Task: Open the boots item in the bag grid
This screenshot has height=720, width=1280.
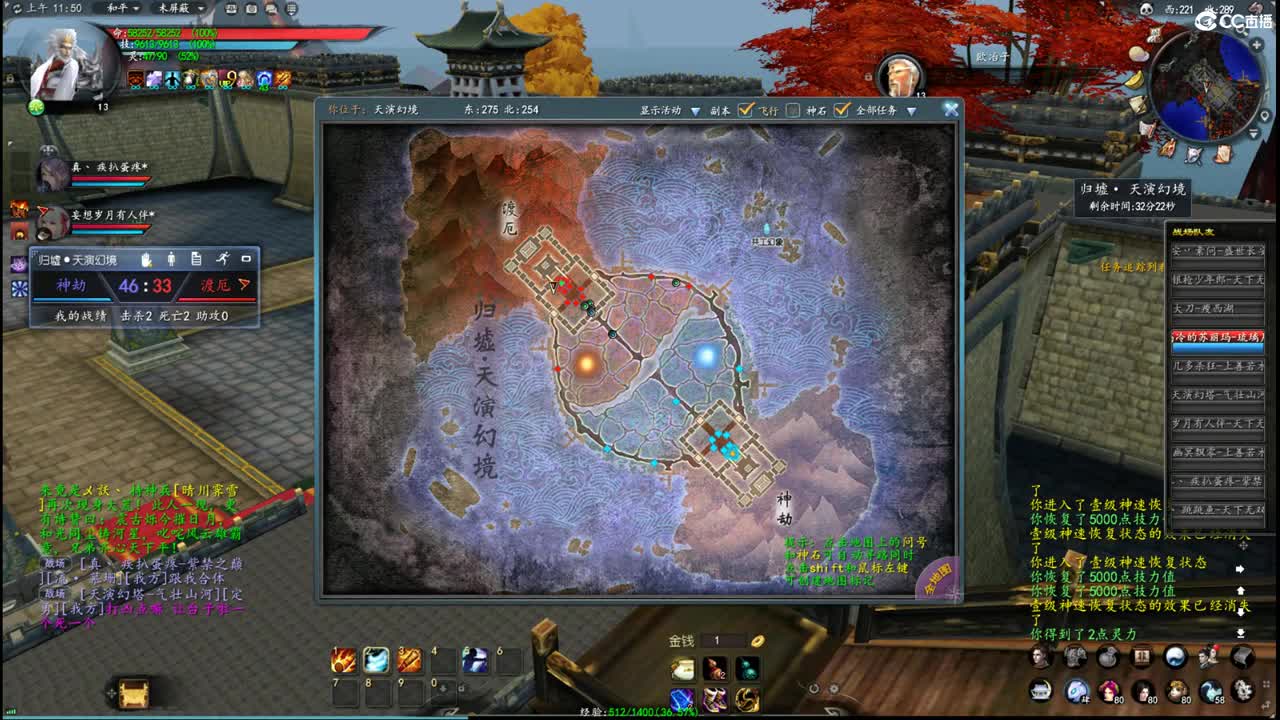Action: pos(714,701)
